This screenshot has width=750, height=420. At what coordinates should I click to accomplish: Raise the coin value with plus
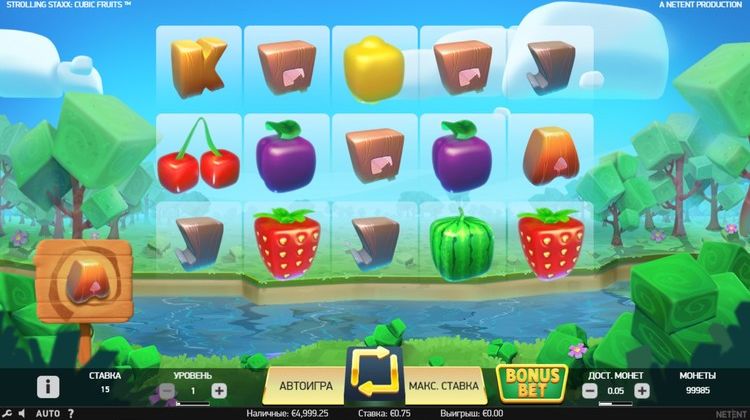point(642,391)
